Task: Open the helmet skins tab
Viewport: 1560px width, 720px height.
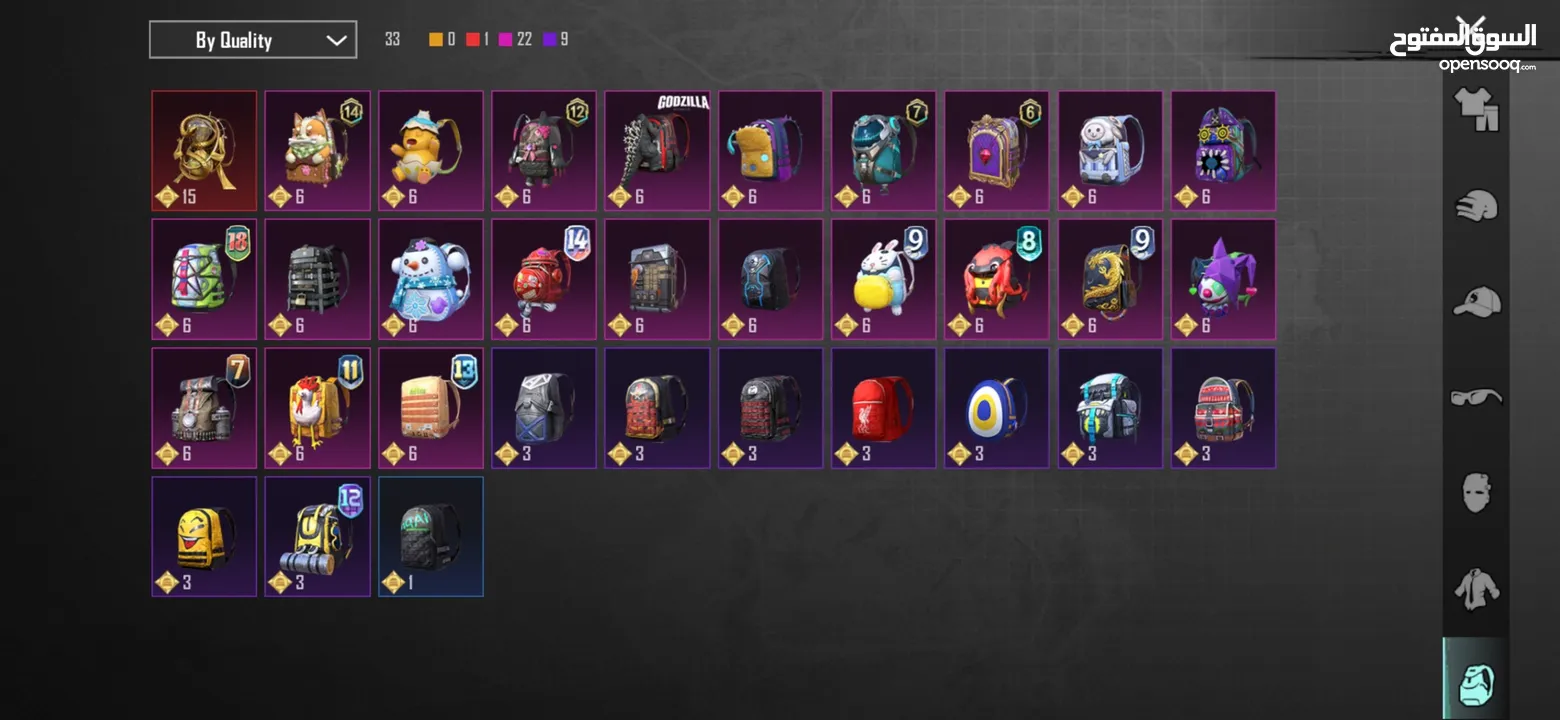Action: pyautogui.click(x=1476, y=206)
